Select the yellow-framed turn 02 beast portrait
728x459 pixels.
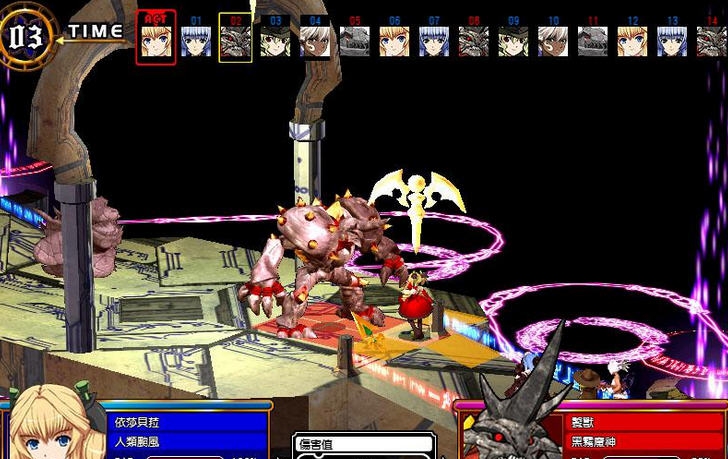[235, 40]
